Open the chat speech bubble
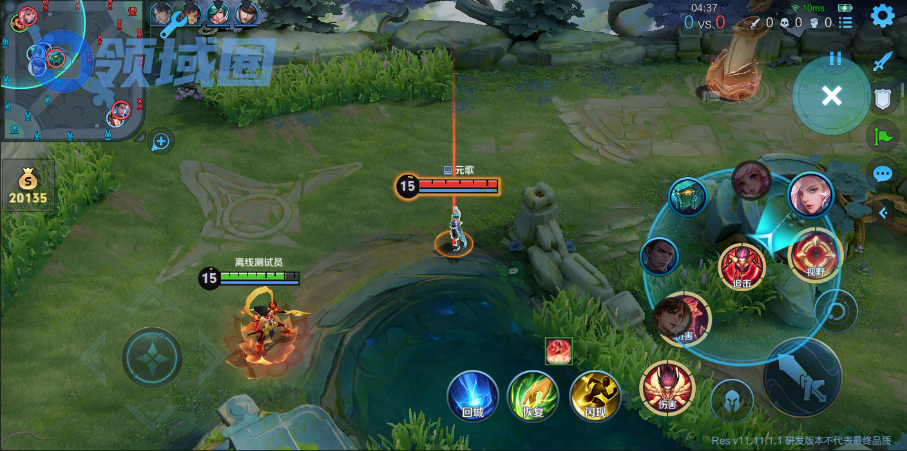 pos(882,173)
